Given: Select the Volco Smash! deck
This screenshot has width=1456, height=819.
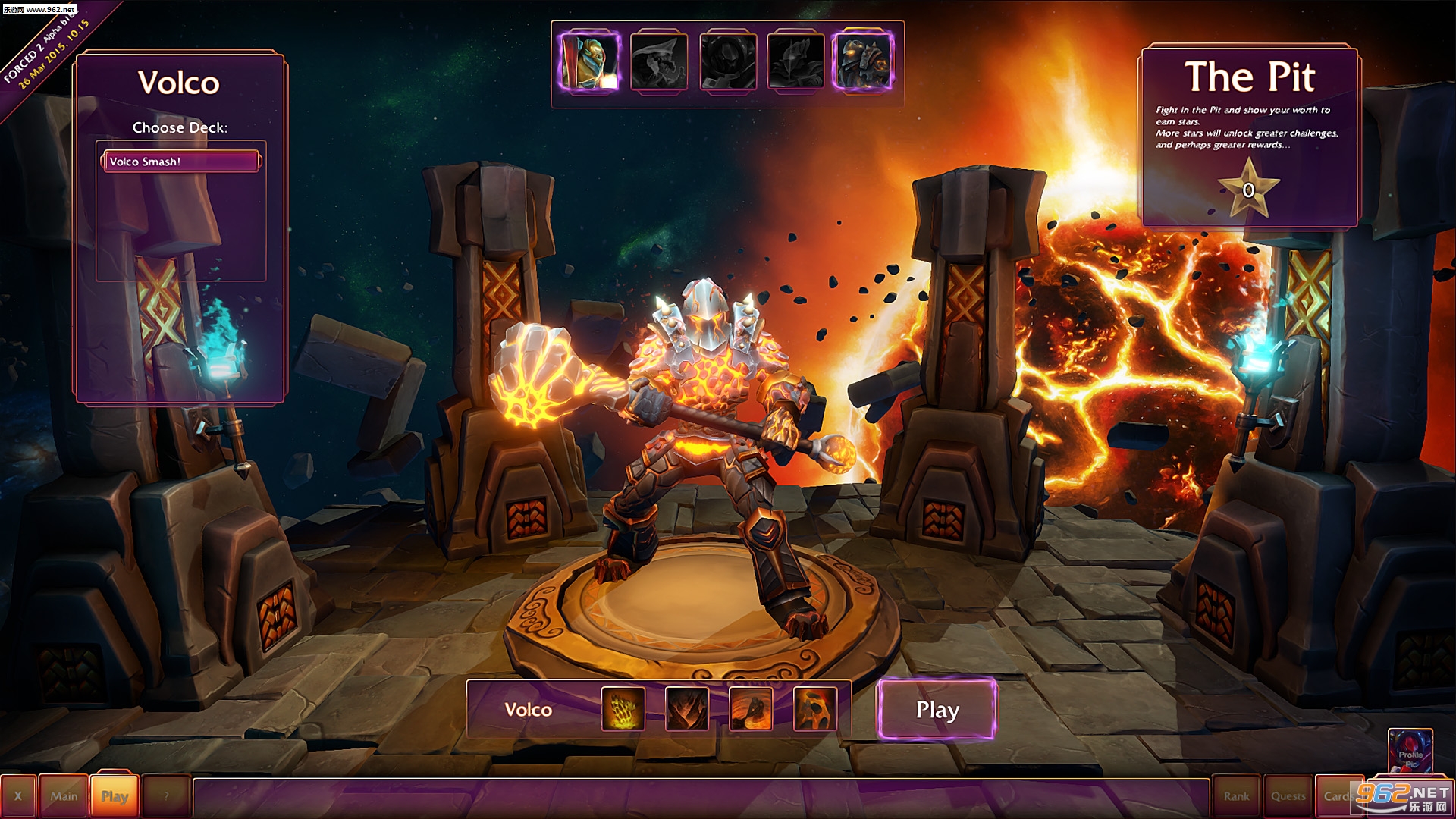Looking at the screenshot, I should [180, 162].
